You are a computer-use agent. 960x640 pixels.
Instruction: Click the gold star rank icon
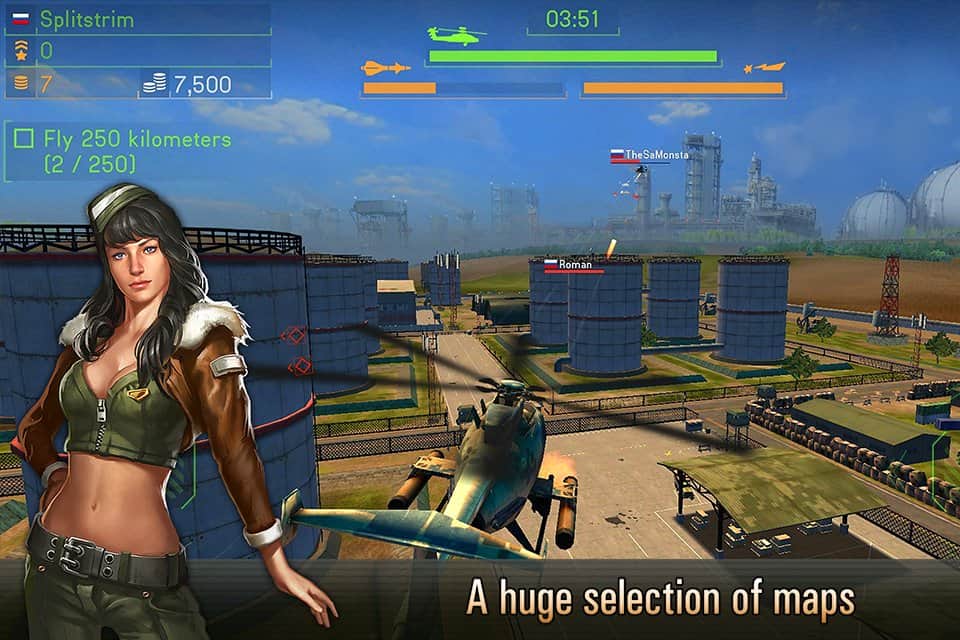[20, 51]
